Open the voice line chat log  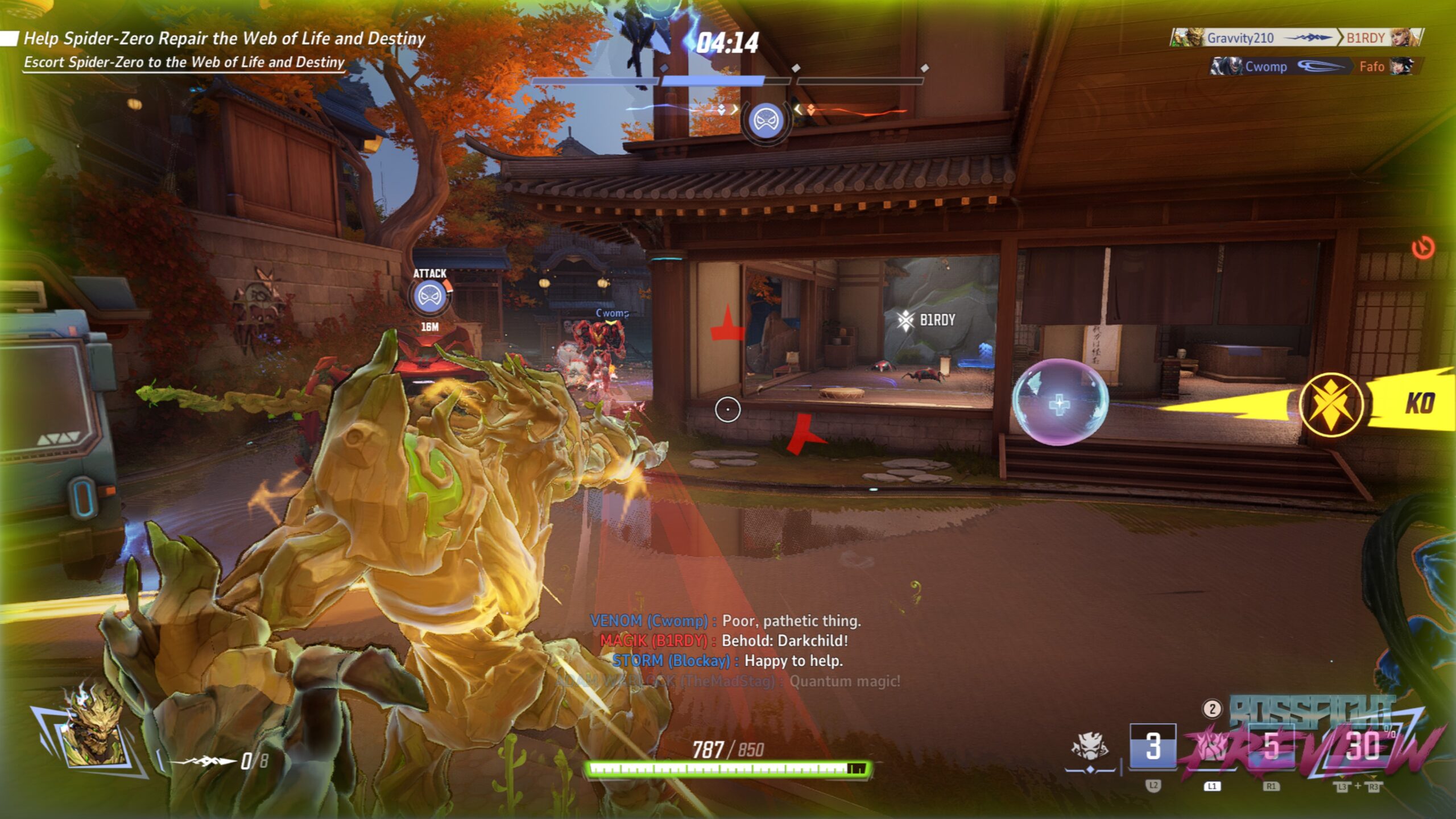726,651
